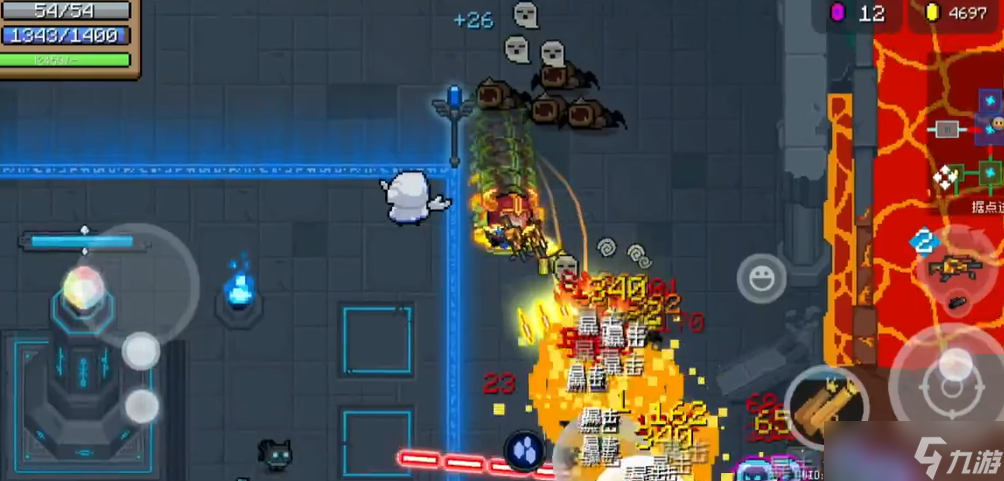Open the smiley face emote button
This screenshot has height=481, width=1004.
(x=762, y=278)
